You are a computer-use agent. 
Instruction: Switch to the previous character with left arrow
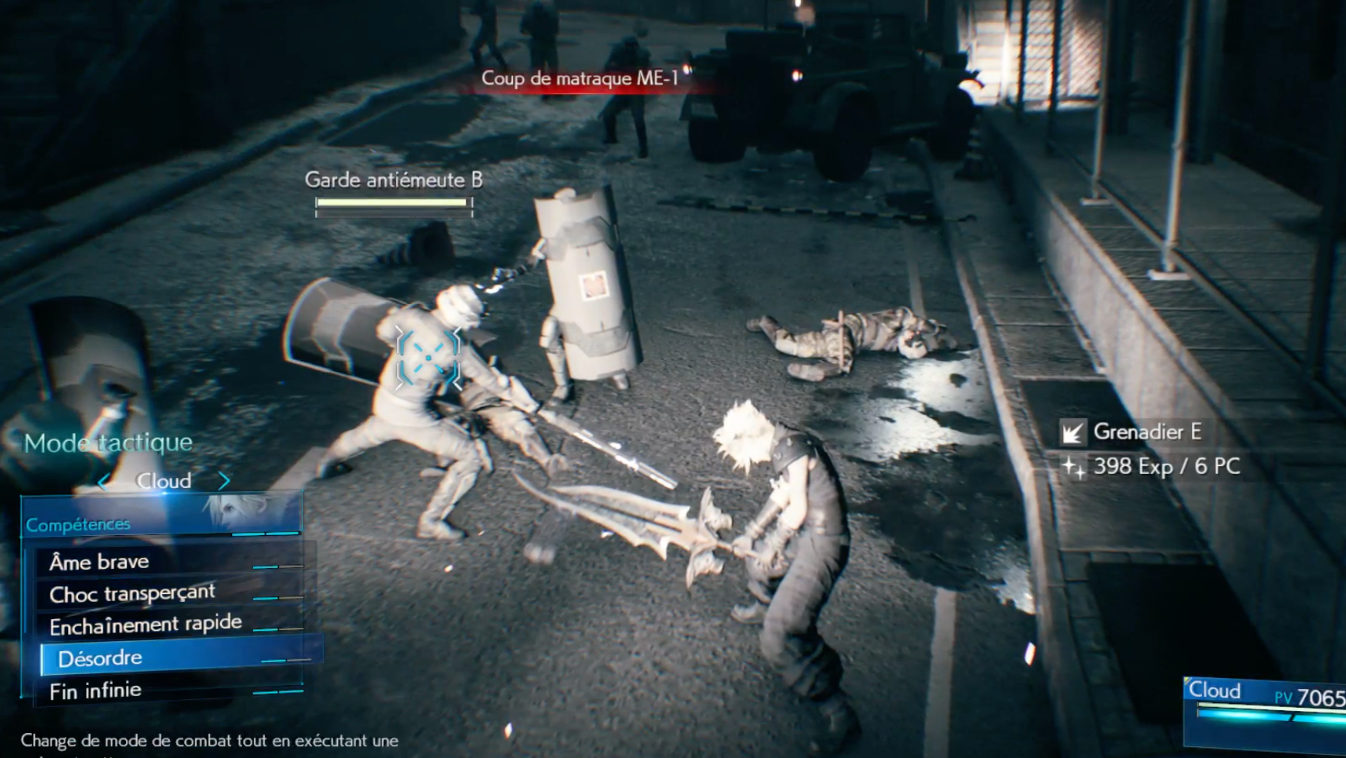pos(104,482)
